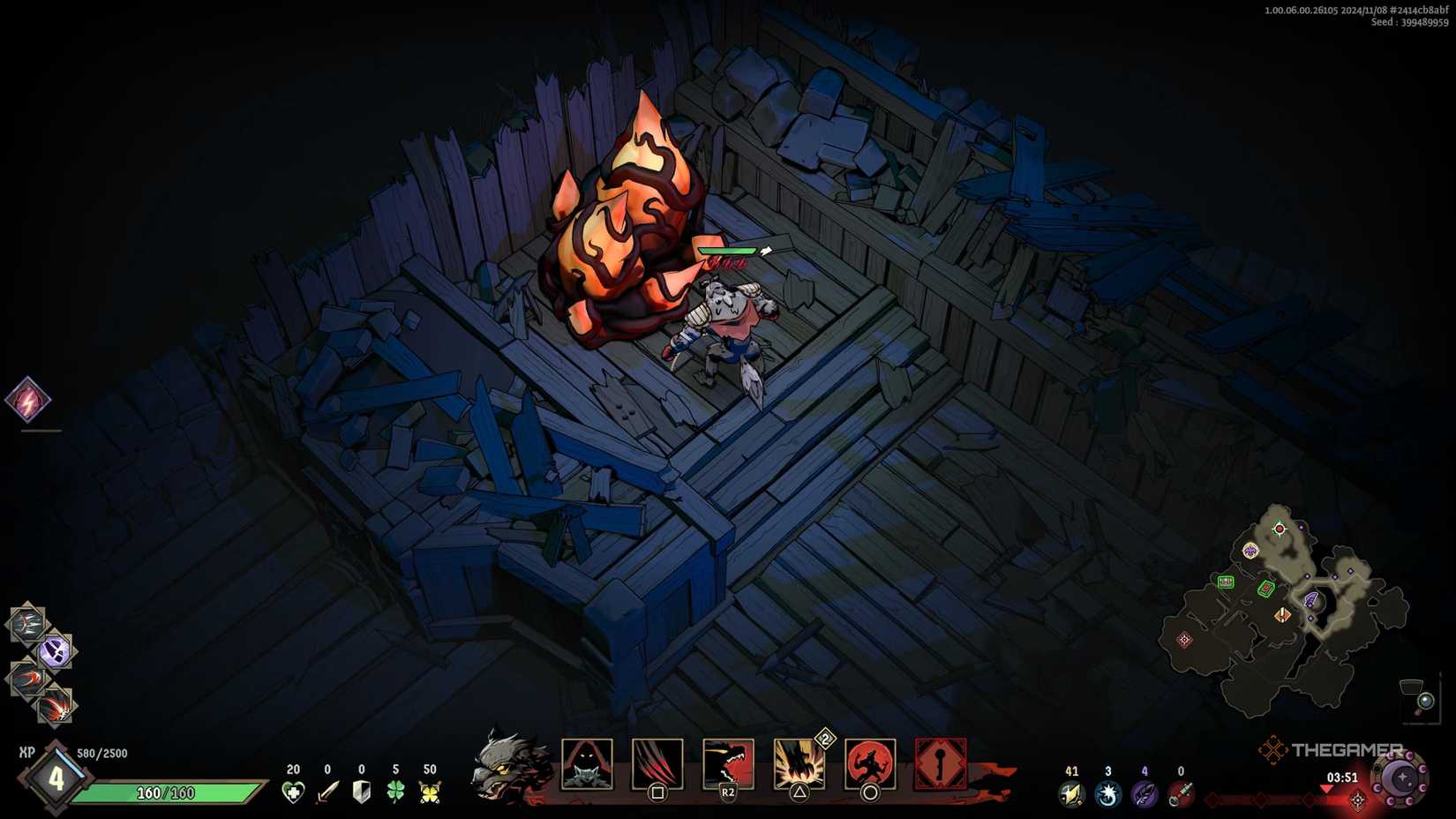Click the green clover stat showing 5
1456x819 pixels.
click(x=398, y=794)
